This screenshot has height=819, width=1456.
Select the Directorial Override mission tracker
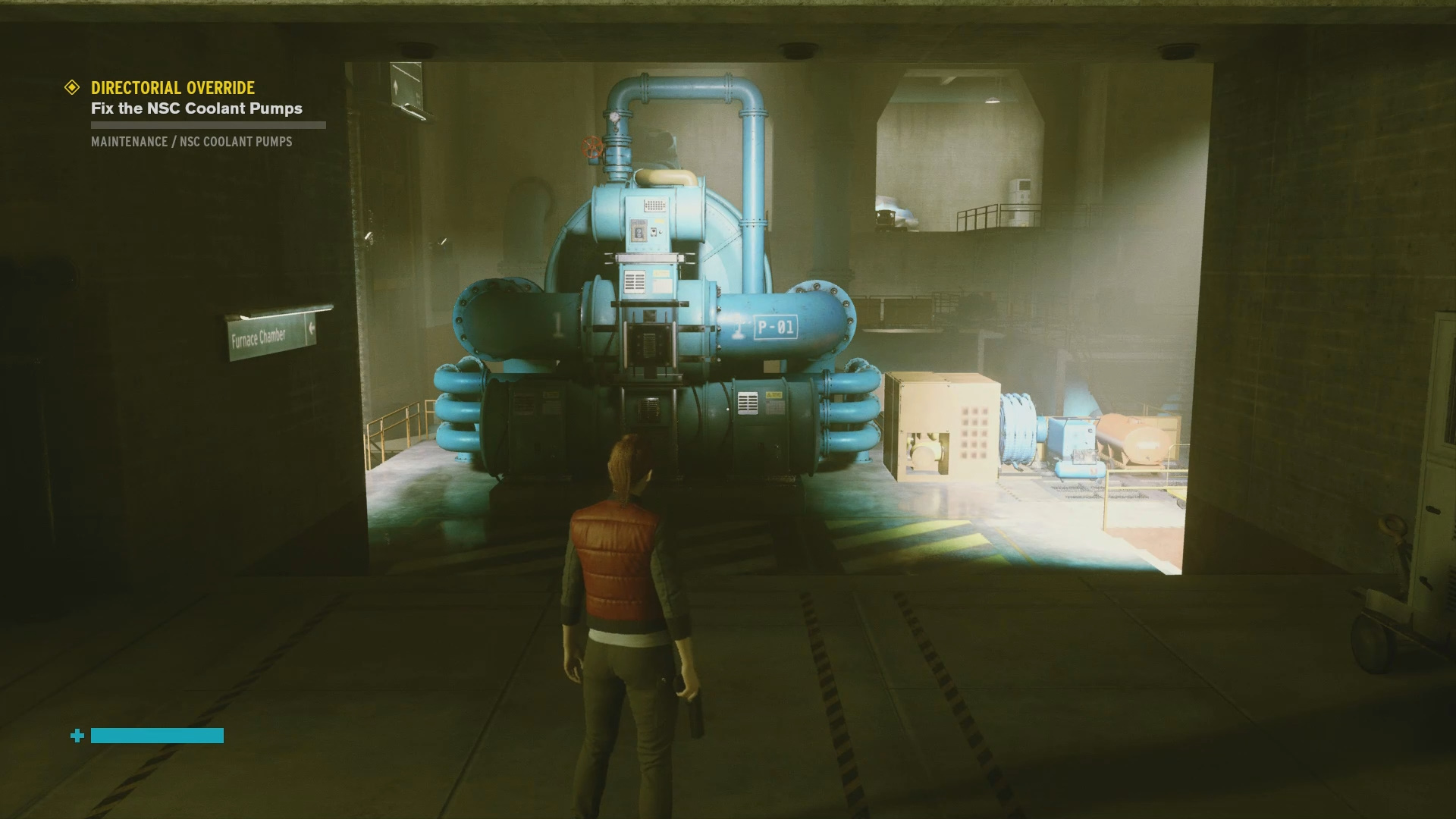point(173,88)
